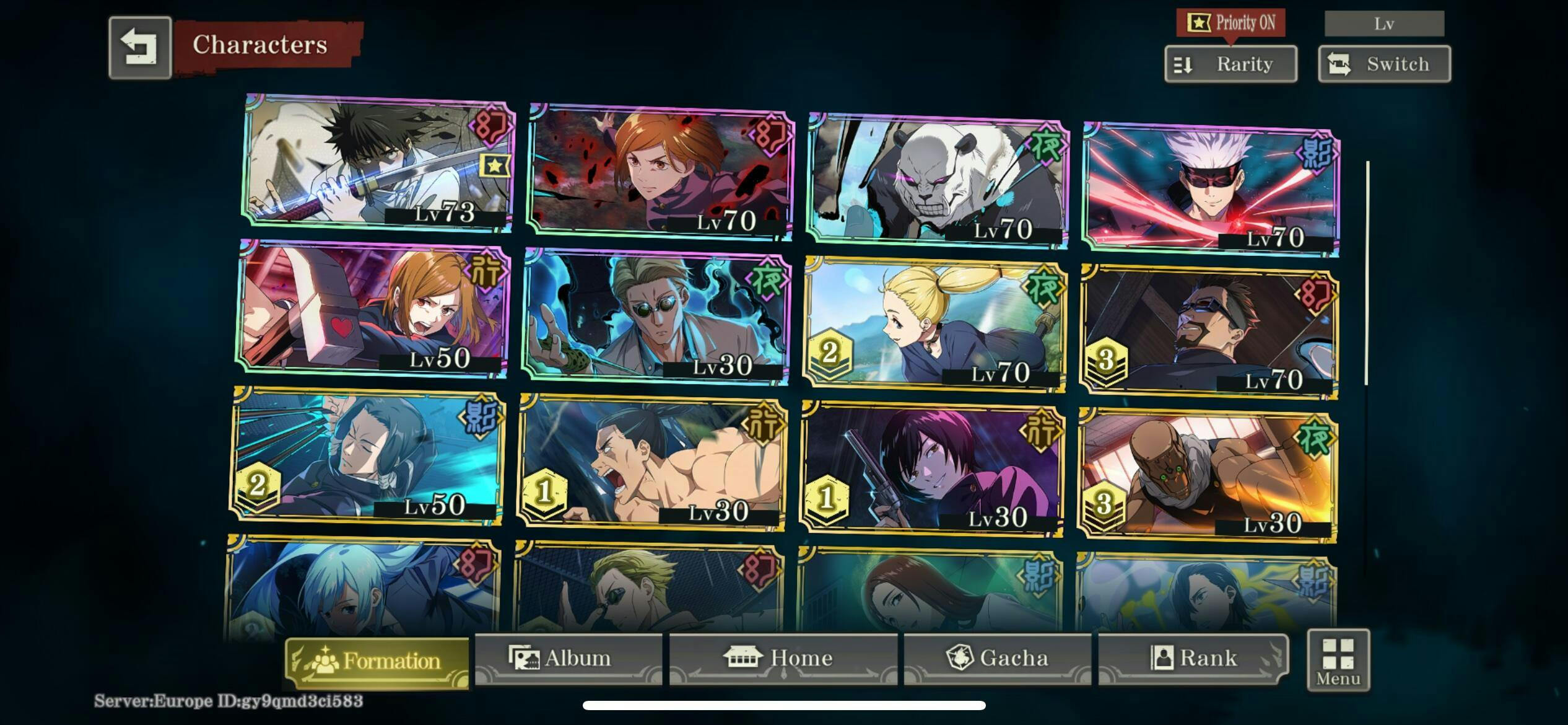The width and height of the screenshot is (1568, 725).
Task: Choose the Lv30 wooden puppet character card
Action: click(x=1208, y=476)
